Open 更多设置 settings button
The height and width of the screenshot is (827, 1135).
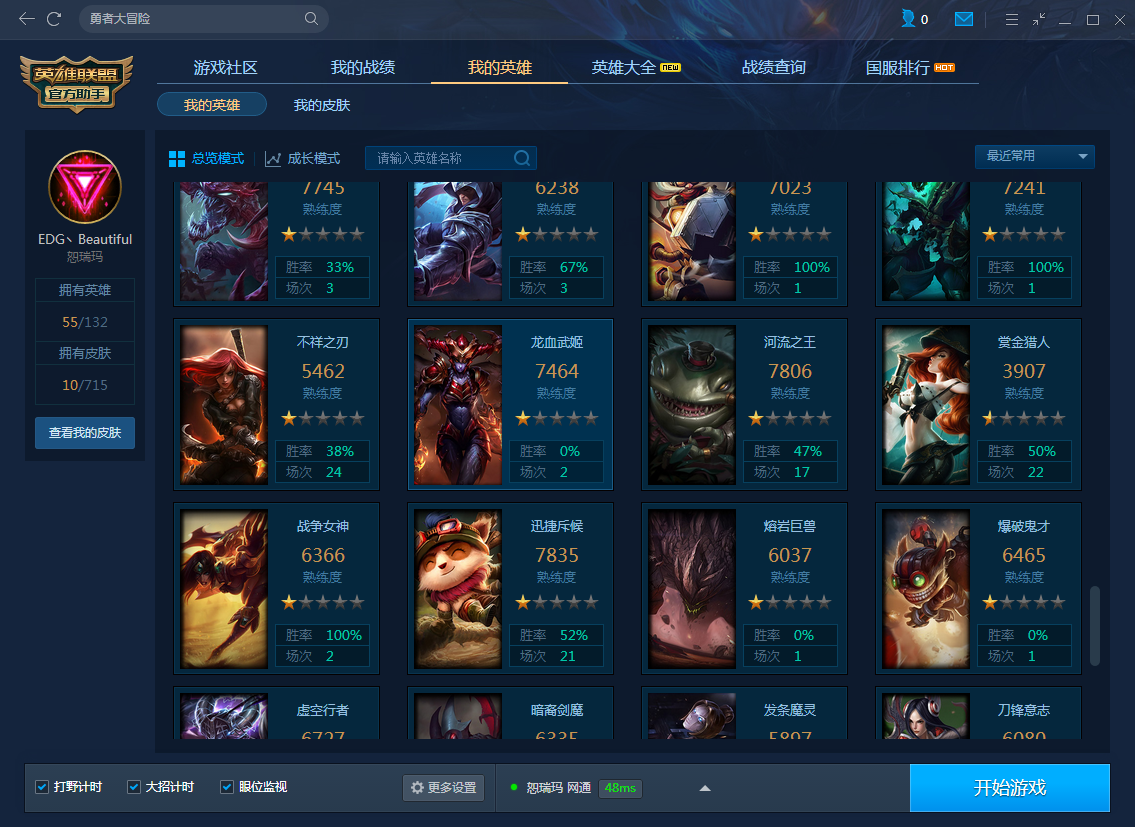(x=443, y=788)
